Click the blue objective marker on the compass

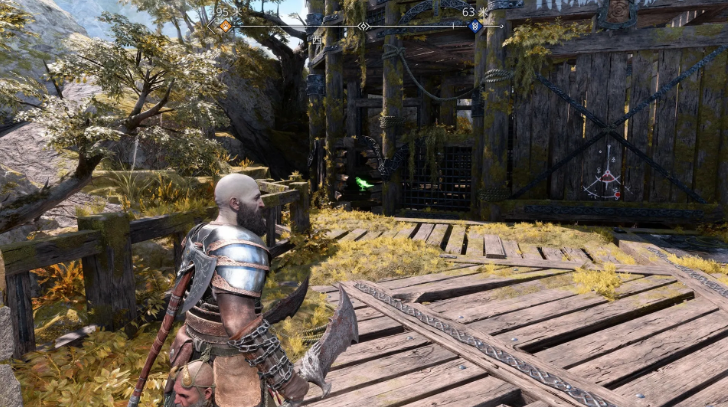474,26
